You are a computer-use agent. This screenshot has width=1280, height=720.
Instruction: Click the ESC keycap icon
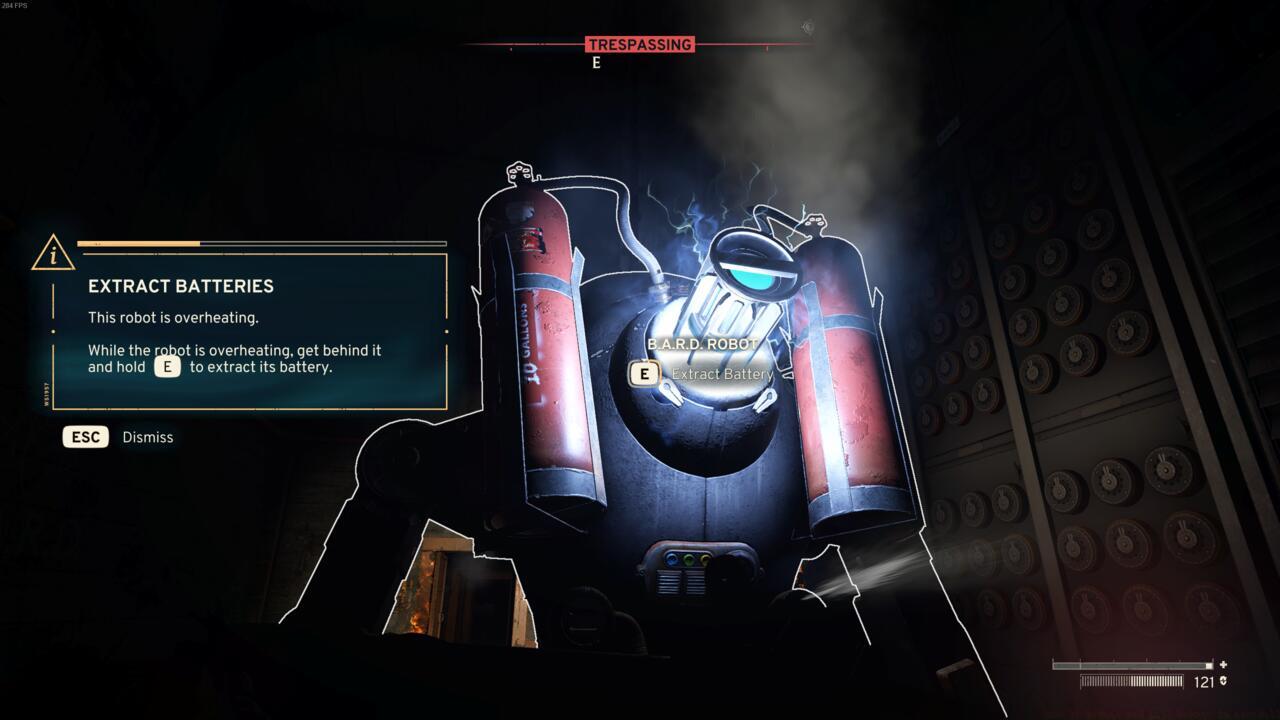[x=84, y=436]
